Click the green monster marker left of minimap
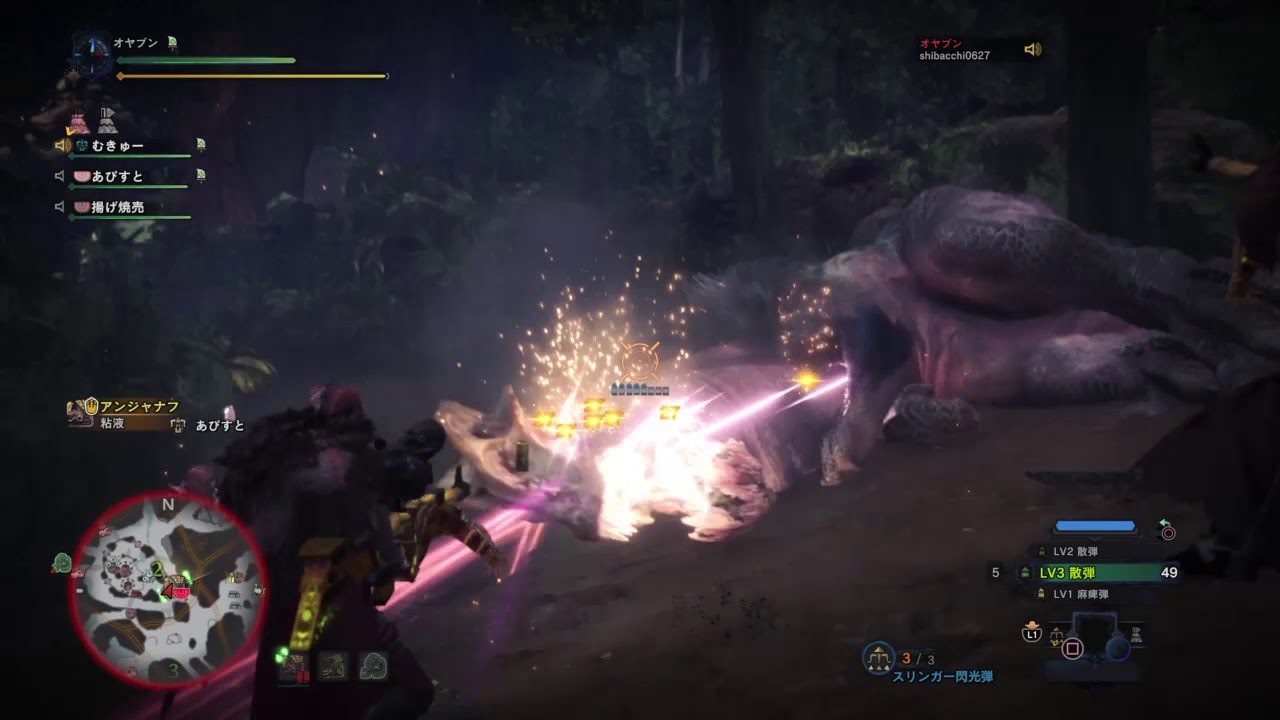 pyautogui.click(x=62, y=565)
